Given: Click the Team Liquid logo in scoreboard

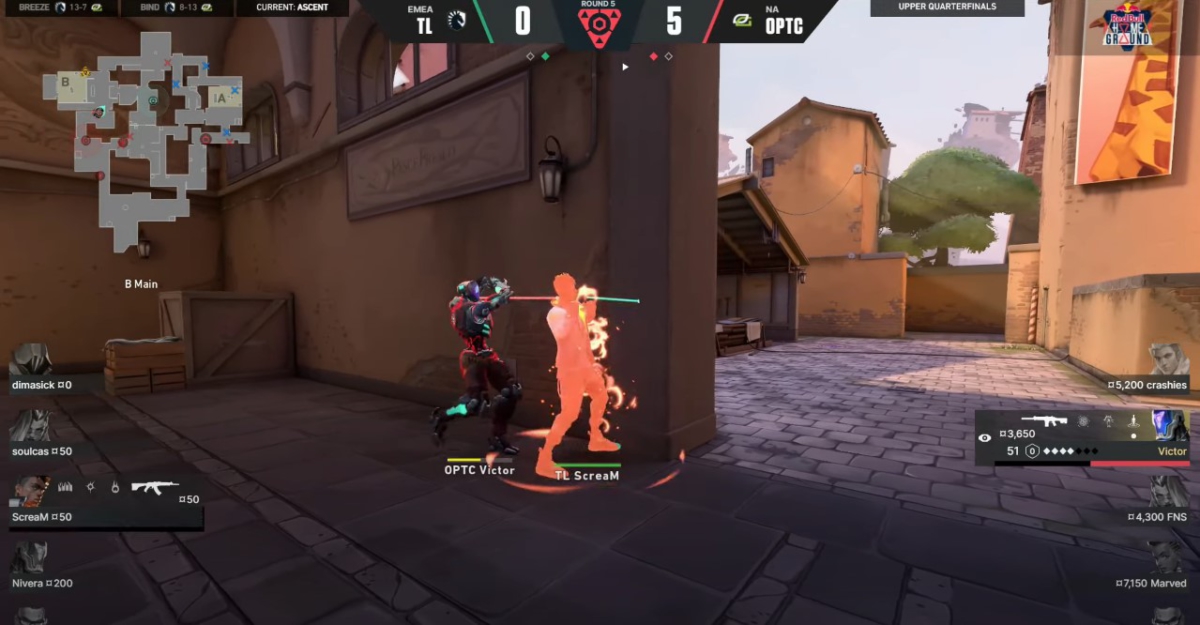Looking at the screenshot, I should (457, 20).
